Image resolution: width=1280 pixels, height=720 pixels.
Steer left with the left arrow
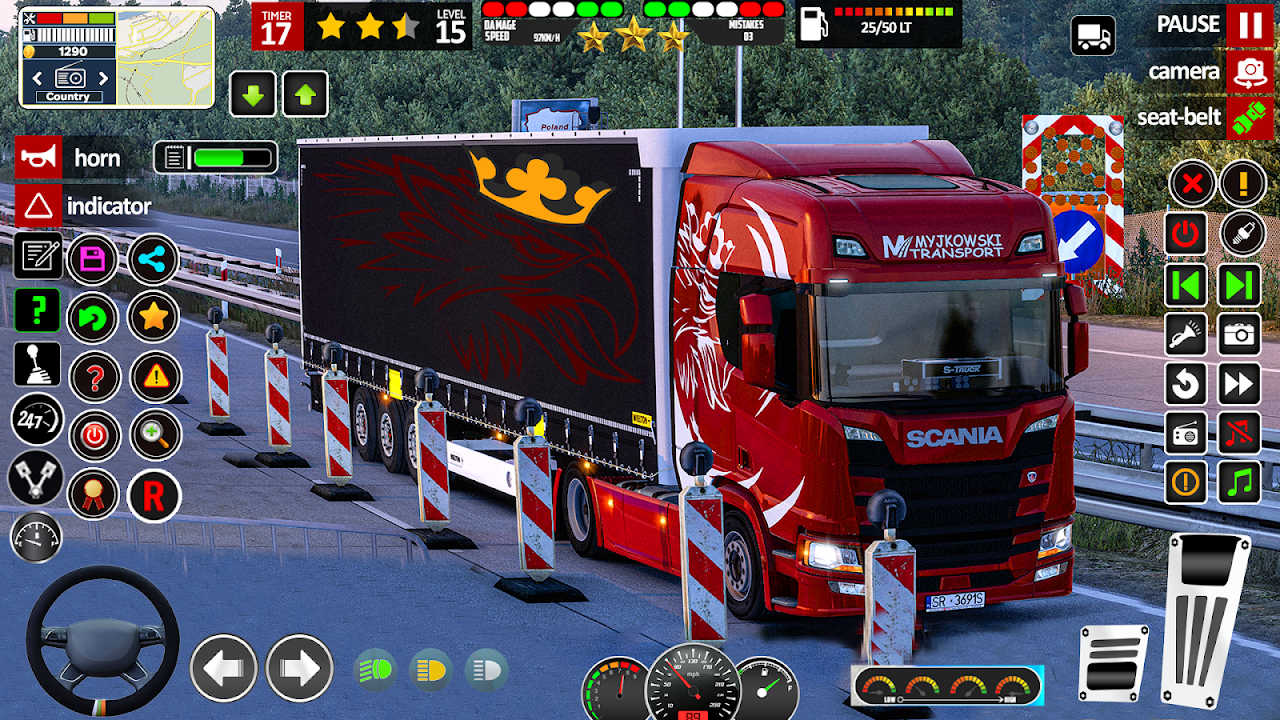(223, 668)
